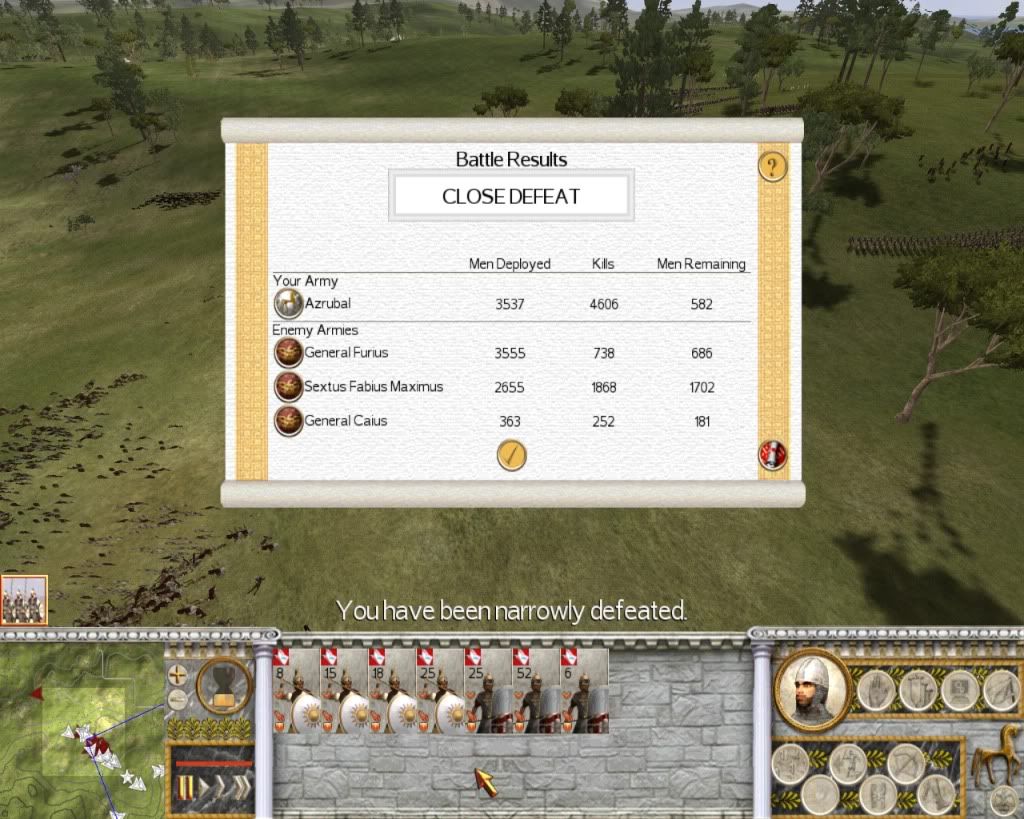Image resolution: width=1024 pixels, height=819 pixels.
Task: Select the highlighted unit group thumbnail
Action: click(24, 600)
